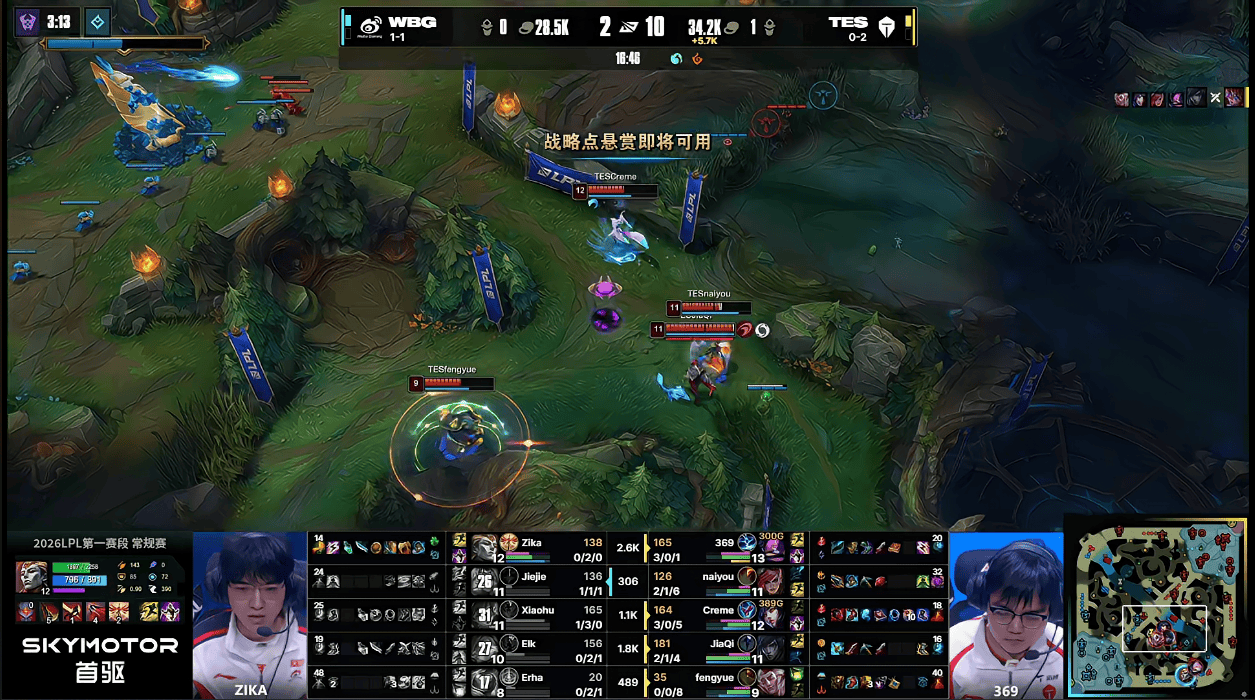The image size is (1255, 700).
Task: Click the champion portrait strip on right edge
Action: [x=1180, y=98]
